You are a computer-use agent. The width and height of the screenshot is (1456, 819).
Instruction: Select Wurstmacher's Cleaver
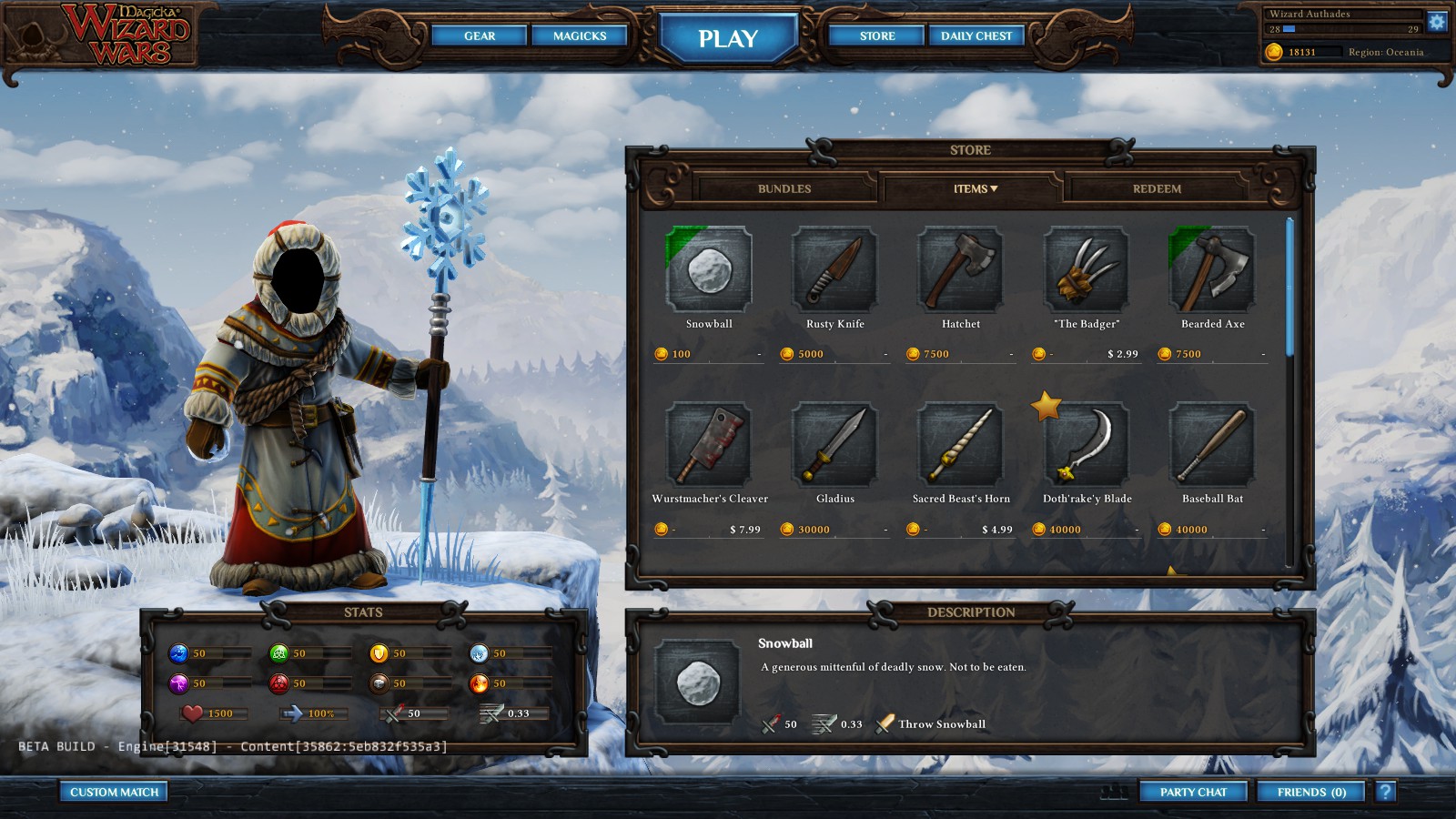[x=709, y=444]
